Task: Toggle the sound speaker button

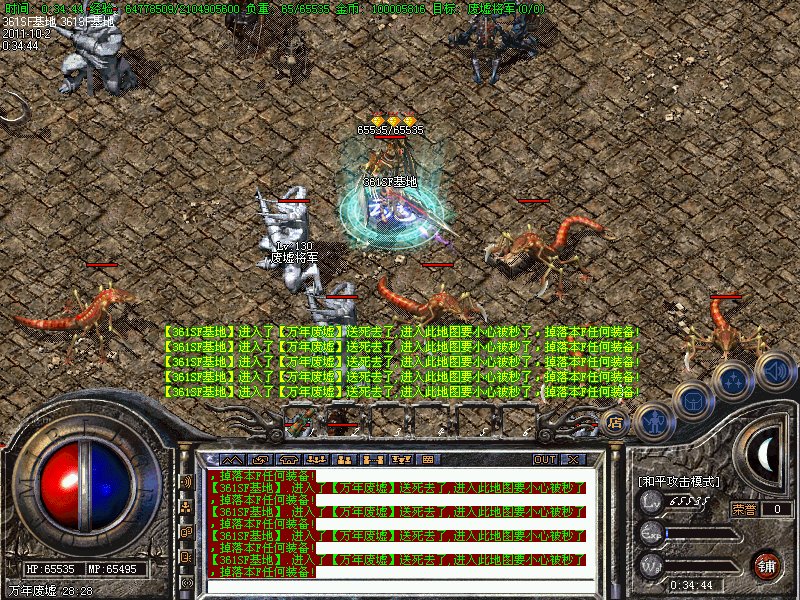Action: click(774, 370)
